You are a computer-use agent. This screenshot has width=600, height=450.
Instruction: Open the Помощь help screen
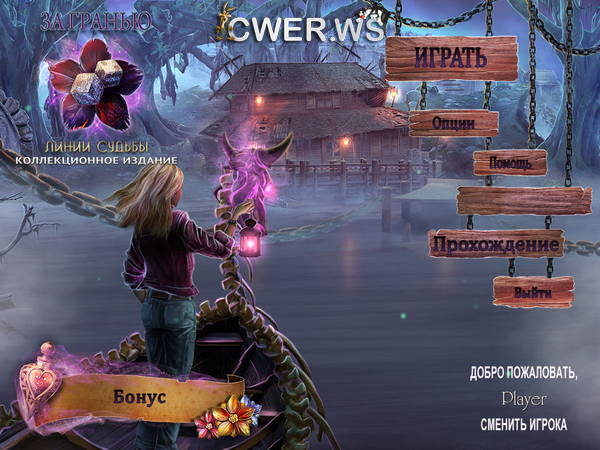(x=510, y=161)
